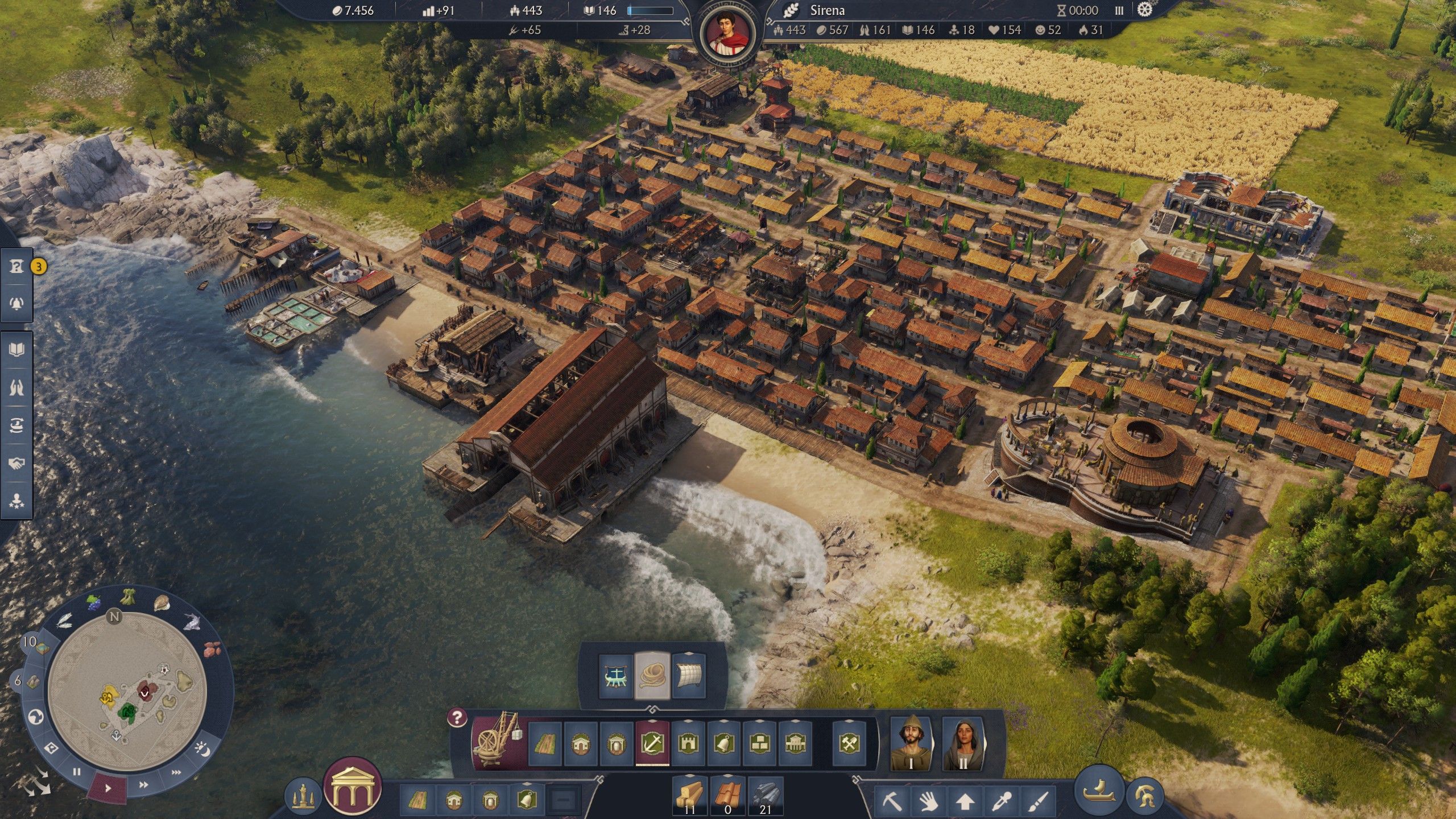
Task: Show the notifications bell panel
Action: point(17,303)
